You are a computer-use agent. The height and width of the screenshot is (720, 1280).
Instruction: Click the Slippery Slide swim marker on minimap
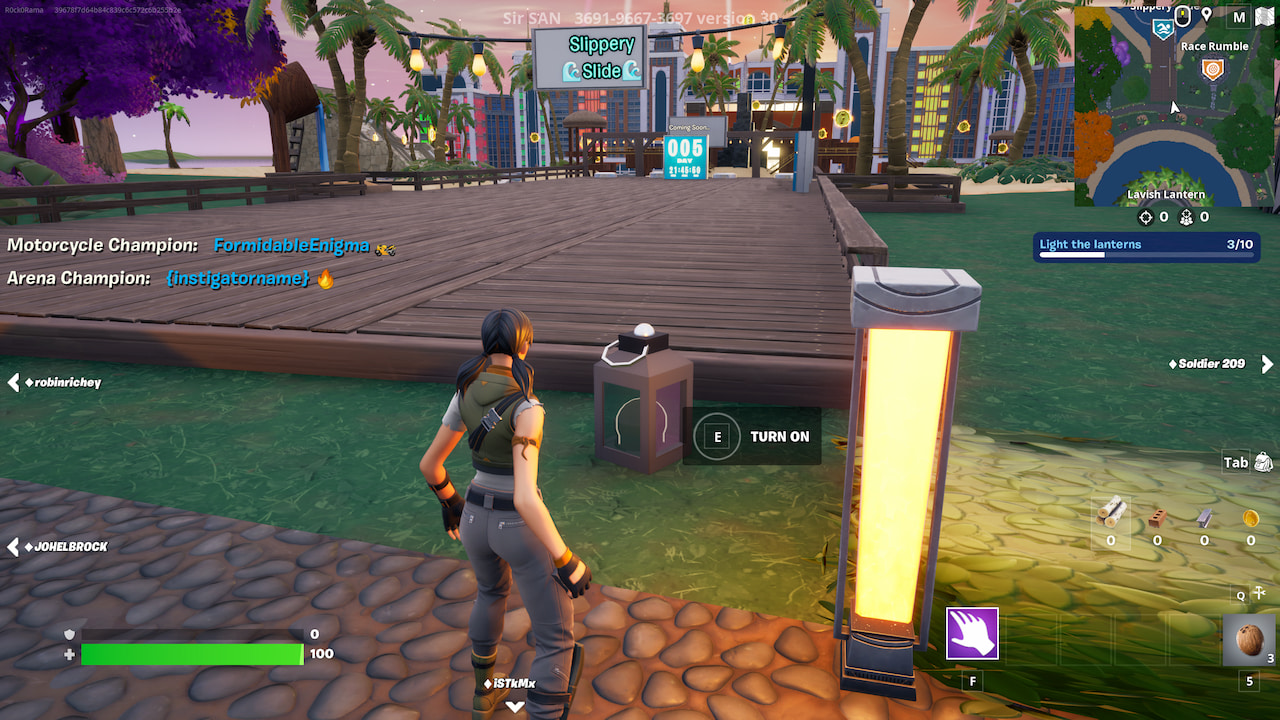[1163, 29]
